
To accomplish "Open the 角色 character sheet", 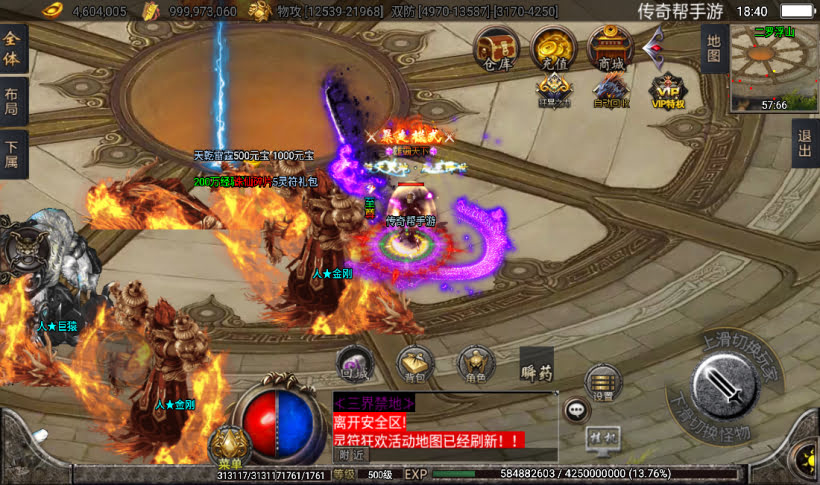I will 476,365.
